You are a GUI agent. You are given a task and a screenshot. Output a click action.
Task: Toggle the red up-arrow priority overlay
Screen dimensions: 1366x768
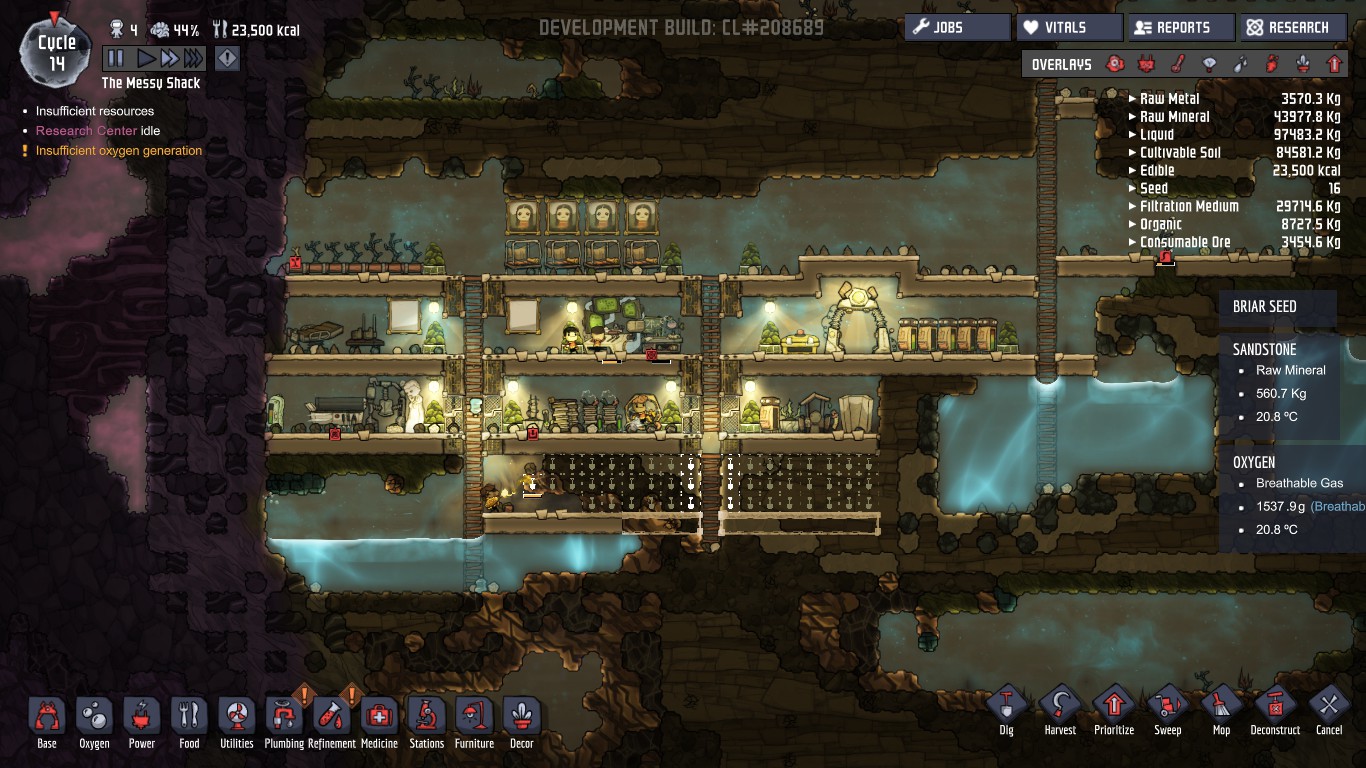[x=1334, y=65]
